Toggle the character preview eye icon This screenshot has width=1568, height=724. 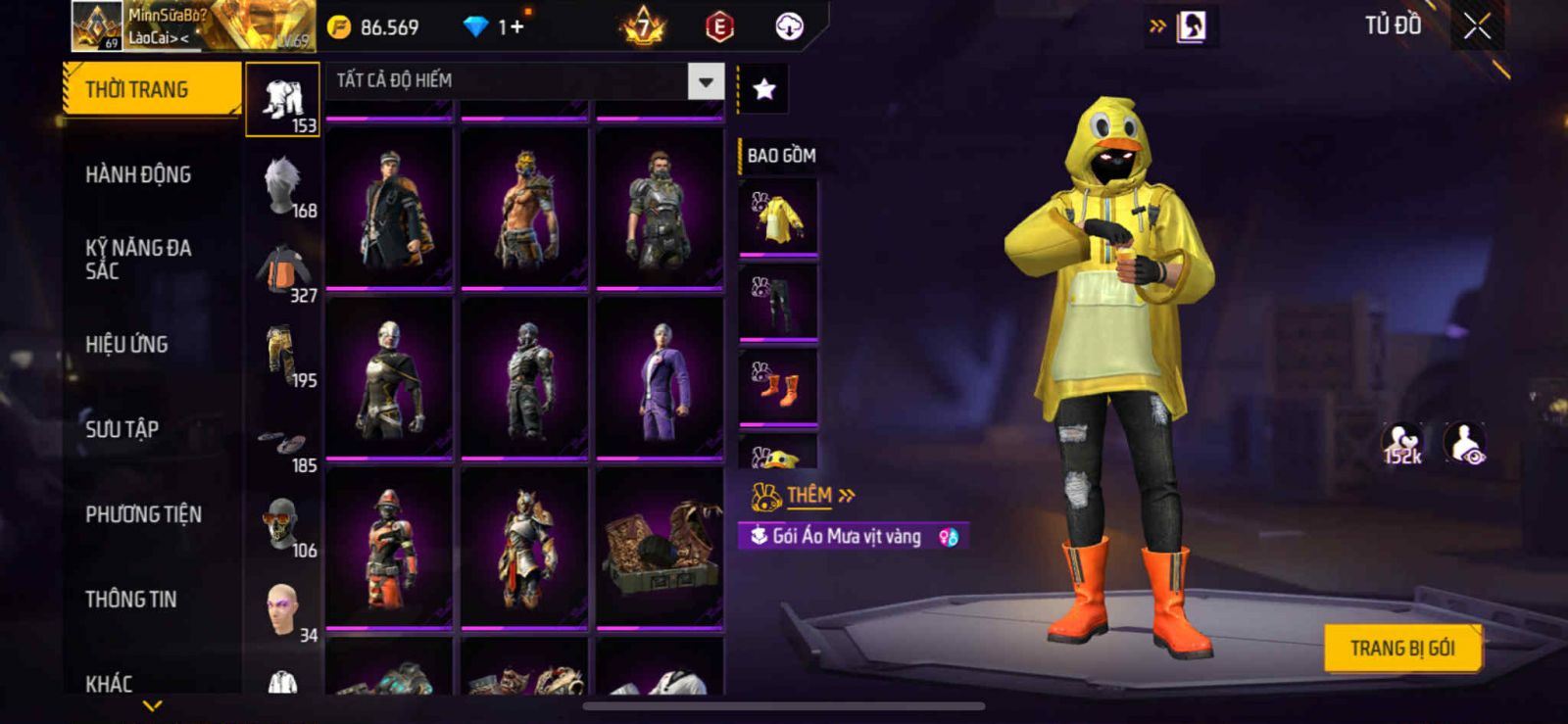click(1465, 444)
